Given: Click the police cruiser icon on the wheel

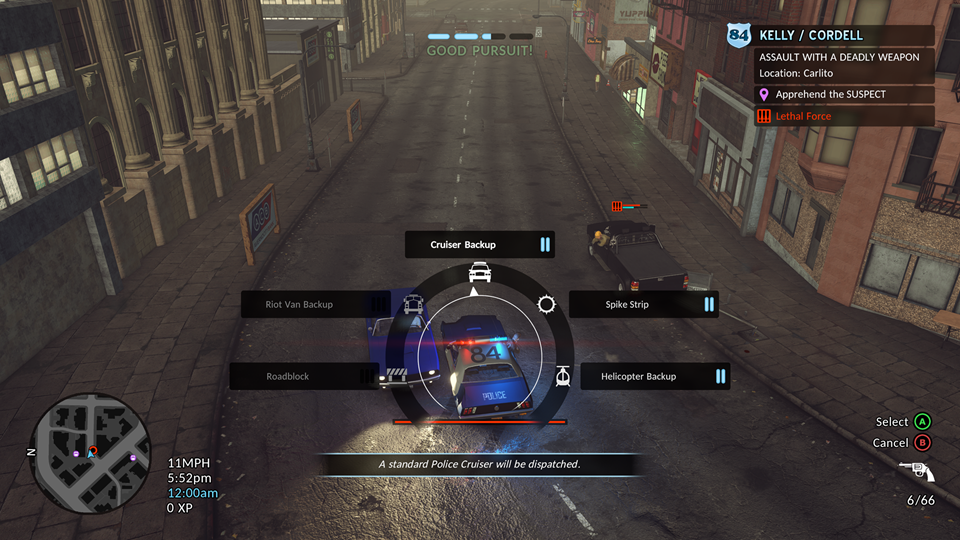Looking at the screenshot, I should (480, 272).
